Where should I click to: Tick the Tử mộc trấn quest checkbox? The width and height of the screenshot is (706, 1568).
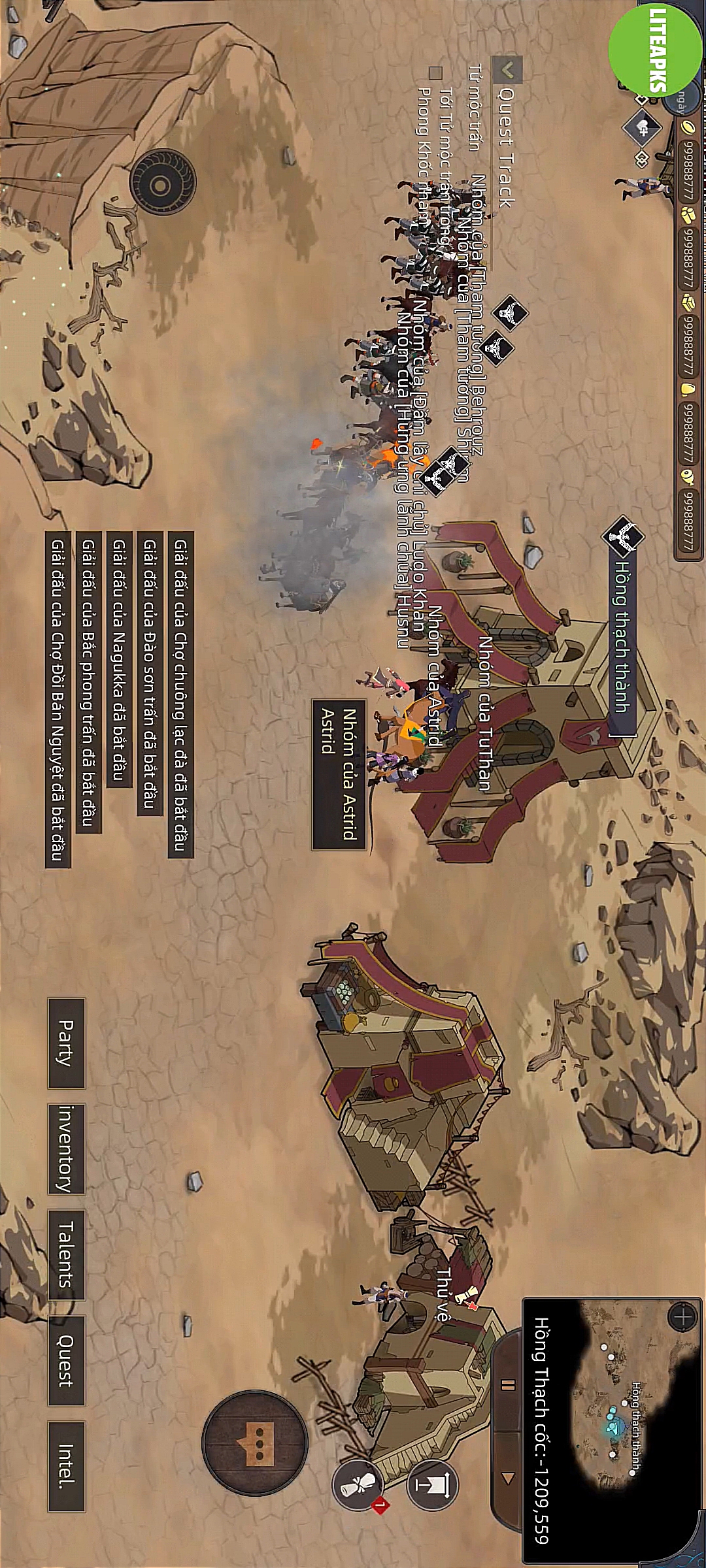coord(435,72)
